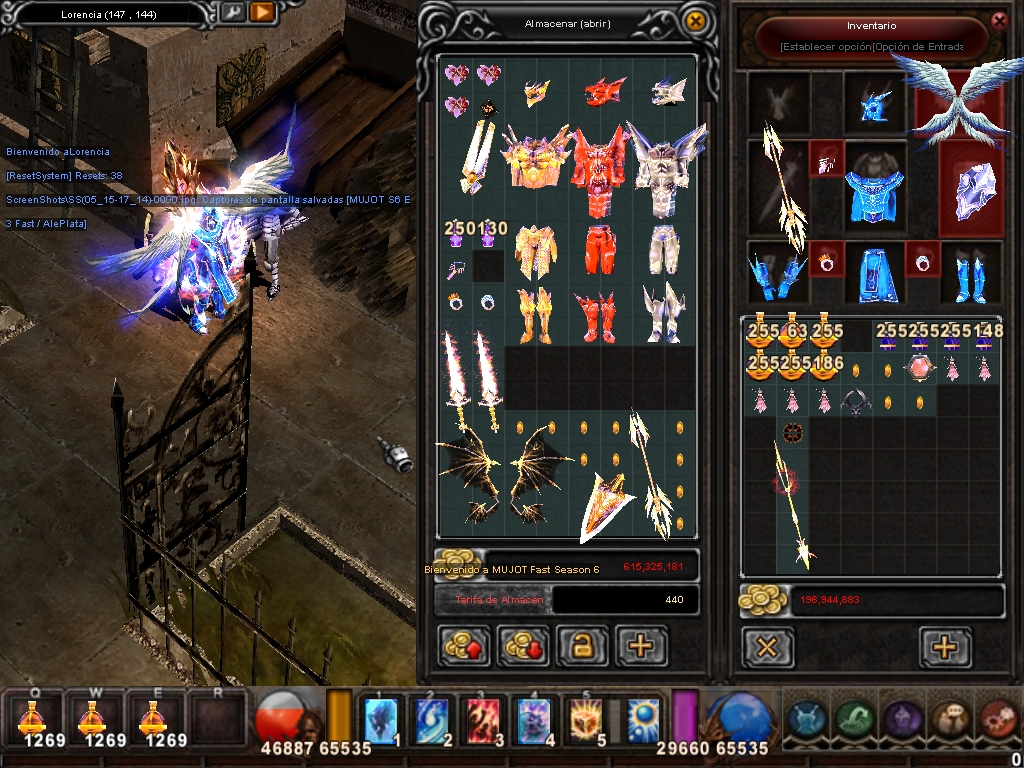Select the golden armor in the warehouse
The height and width of the screenshot is (768, 1024).
[536, 160]
